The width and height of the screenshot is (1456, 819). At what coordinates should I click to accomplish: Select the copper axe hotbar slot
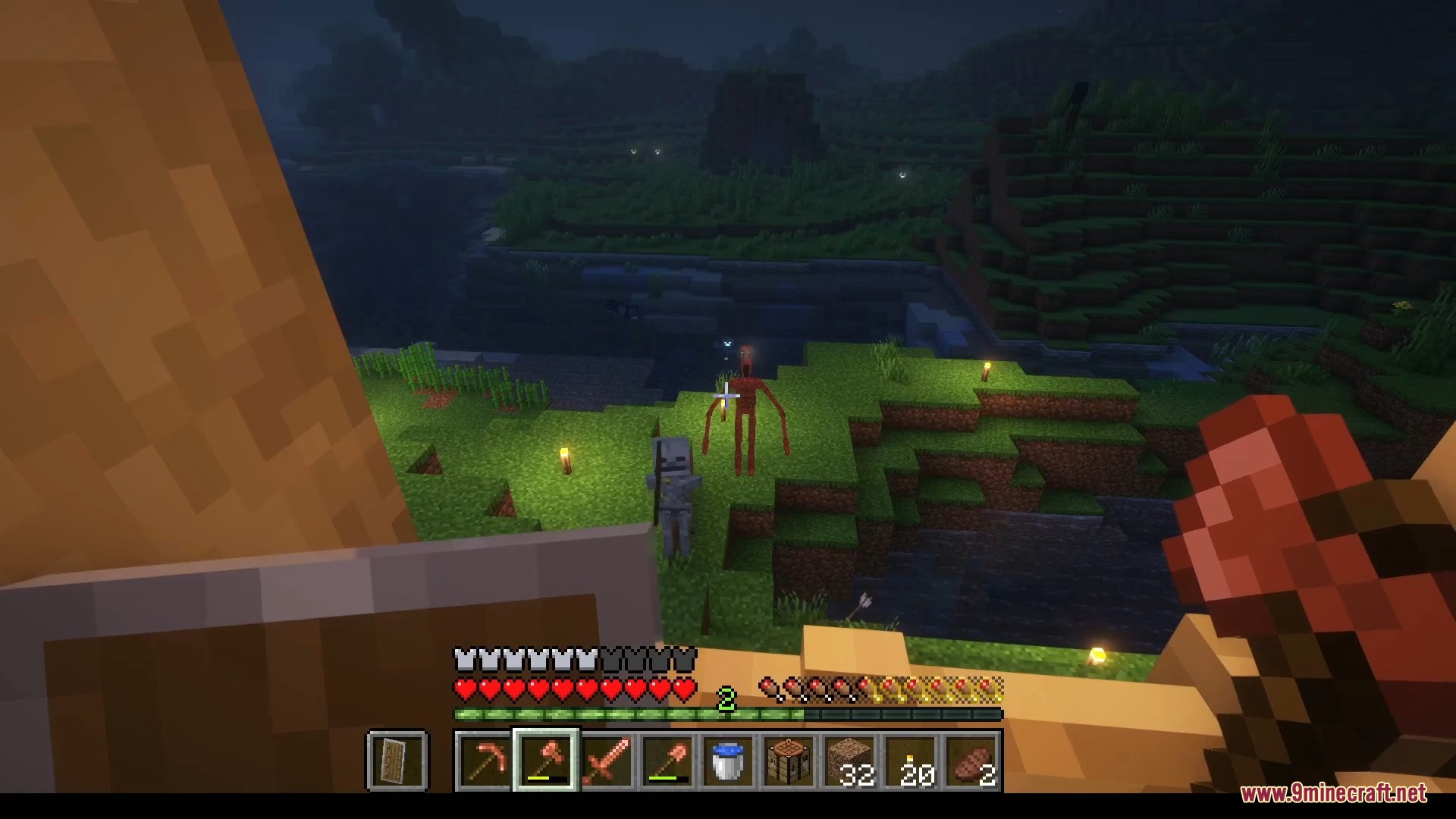pos(545,761)
